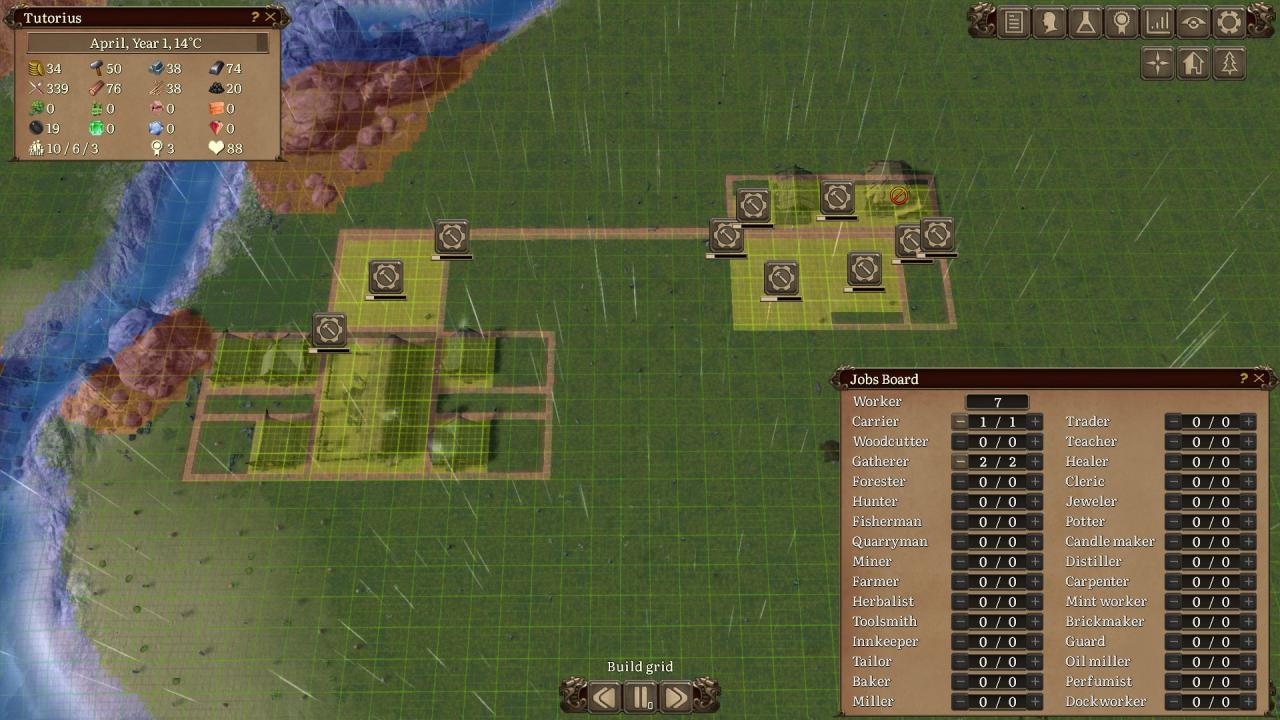The height and width of the screenshot is (720, 1280).
Task: Open the gear settings menu
Action: (x=1229, y=22)
